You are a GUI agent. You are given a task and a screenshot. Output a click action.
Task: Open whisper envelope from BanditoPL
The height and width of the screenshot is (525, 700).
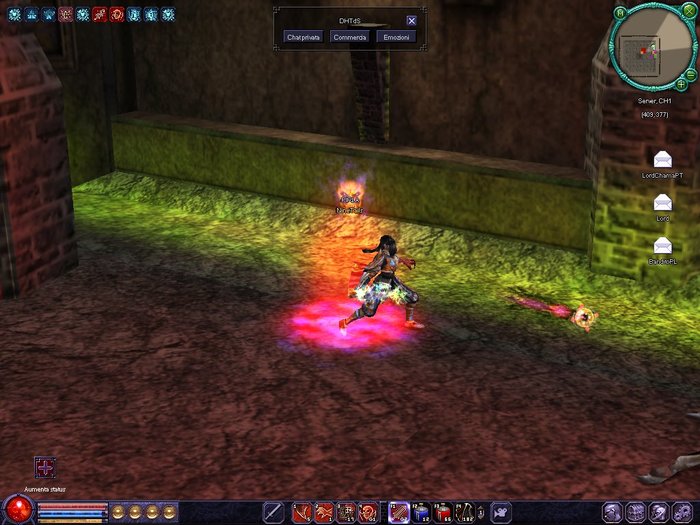[662, 245]
